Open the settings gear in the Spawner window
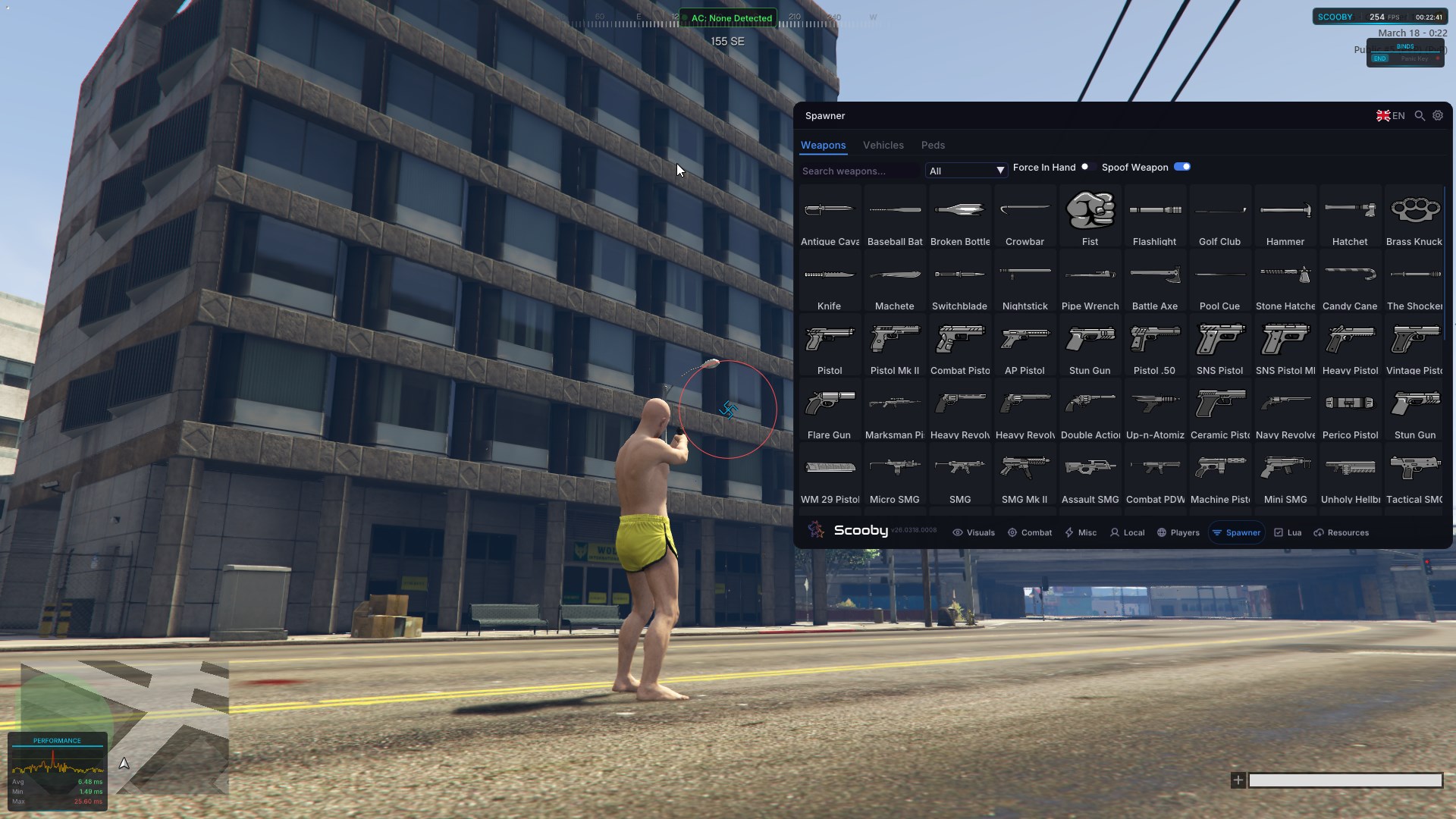This screenshot has width=1456, height=819. tap(1438, 115)
